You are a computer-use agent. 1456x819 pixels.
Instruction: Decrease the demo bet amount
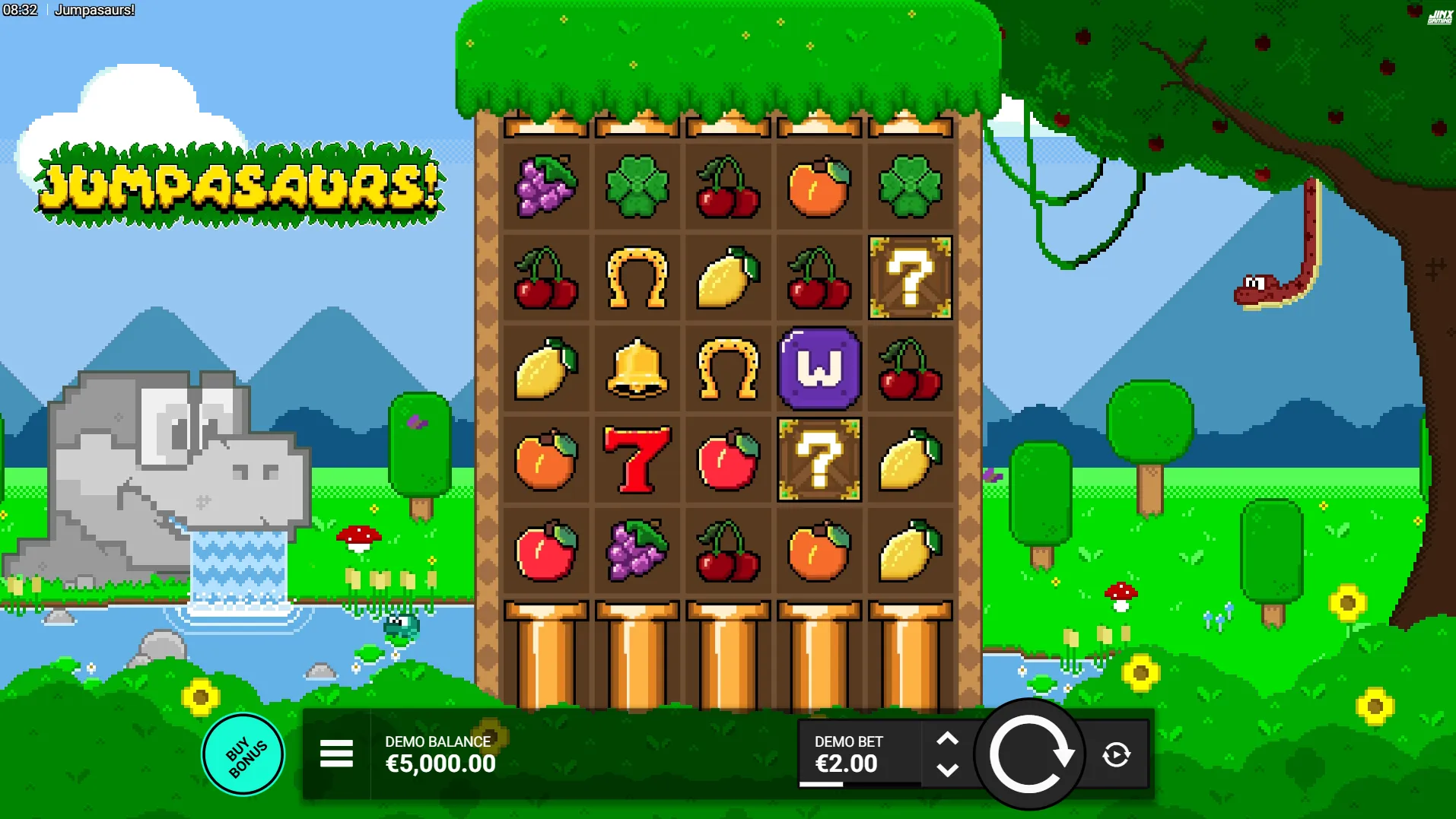pyautogui.click(x=947, y=770)
